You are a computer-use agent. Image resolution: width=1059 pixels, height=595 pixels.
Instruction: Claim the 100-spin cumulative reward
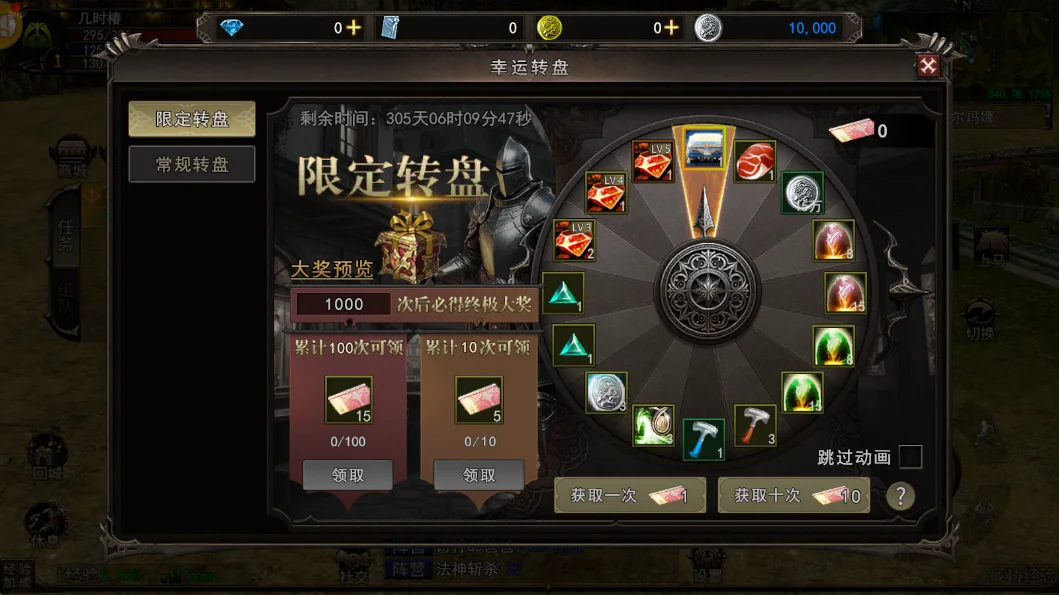pos(347,476)
